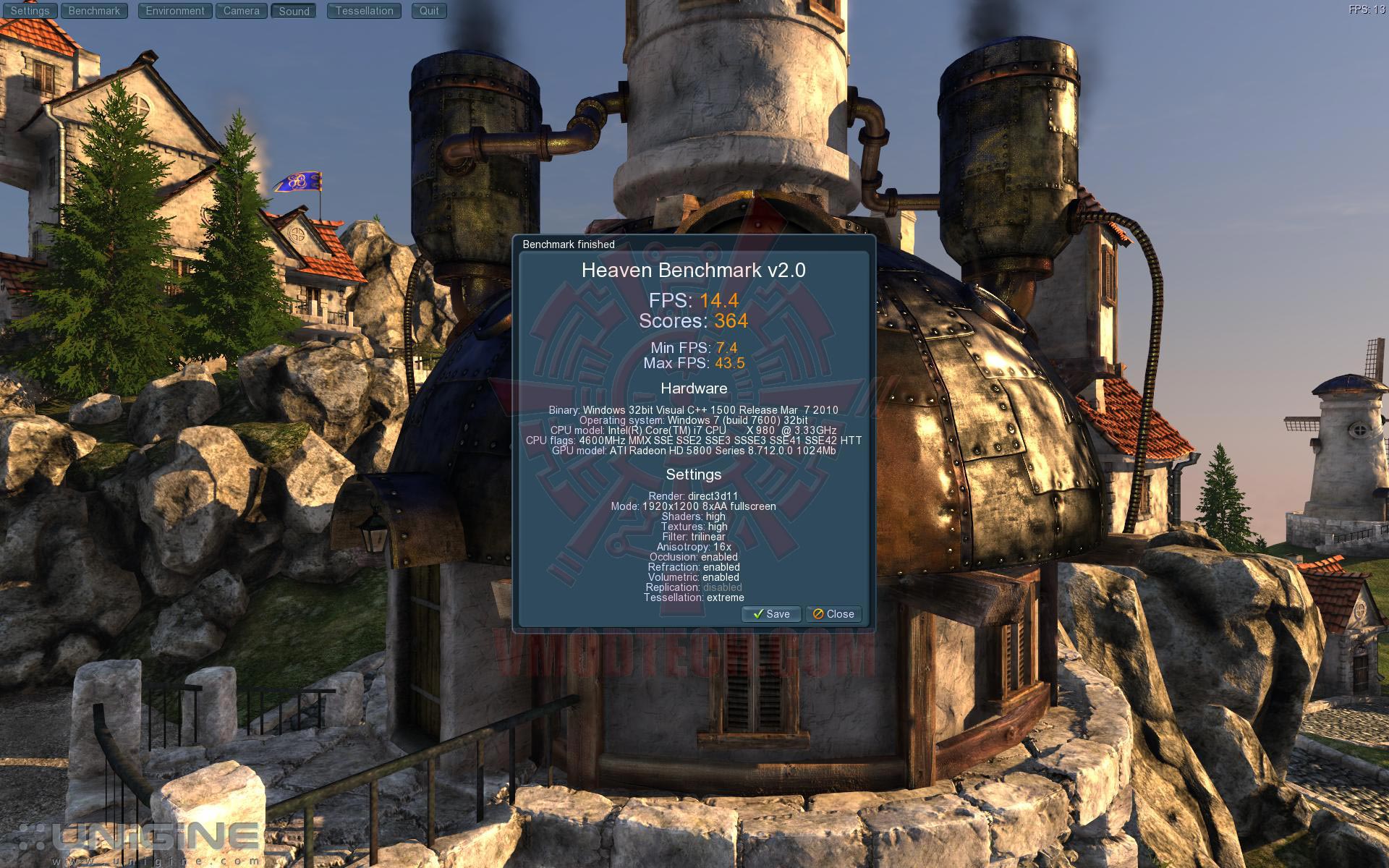
Task: Switch the Camera mode
Action: [x=241, y=11]
